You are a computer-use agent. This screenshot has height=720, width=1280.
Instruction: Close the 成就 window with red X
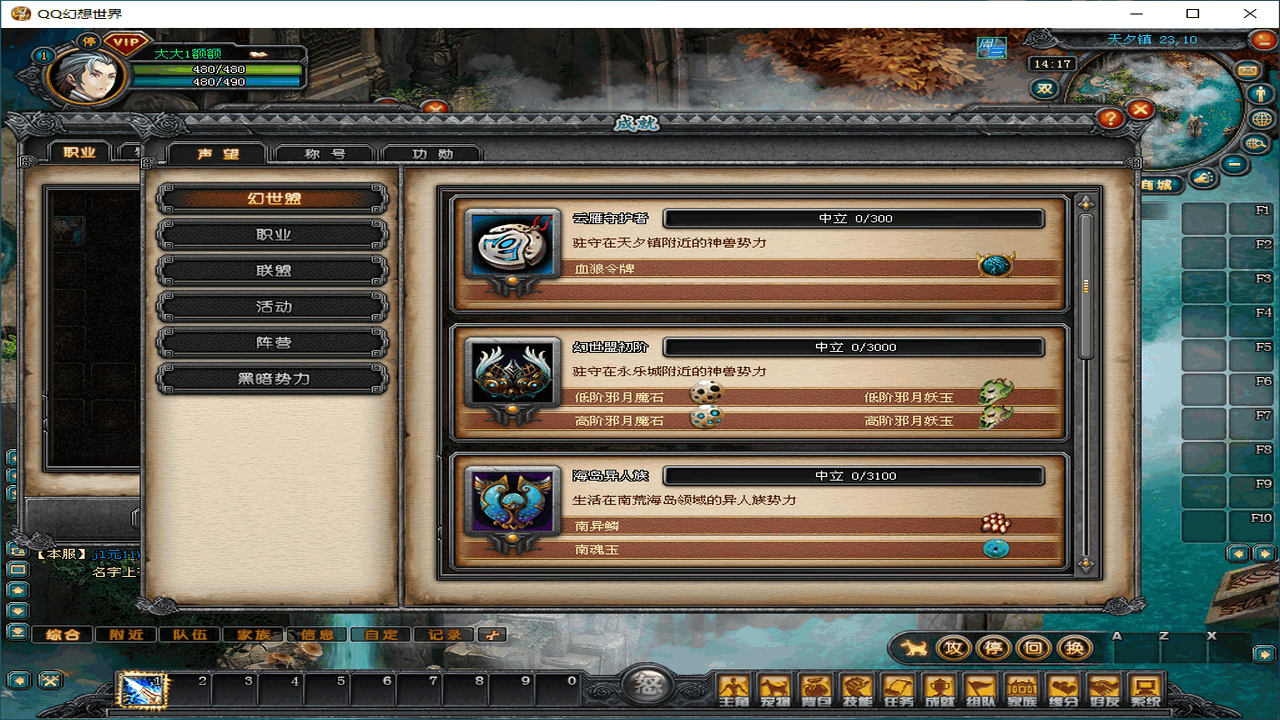[x=1141, y=110]
